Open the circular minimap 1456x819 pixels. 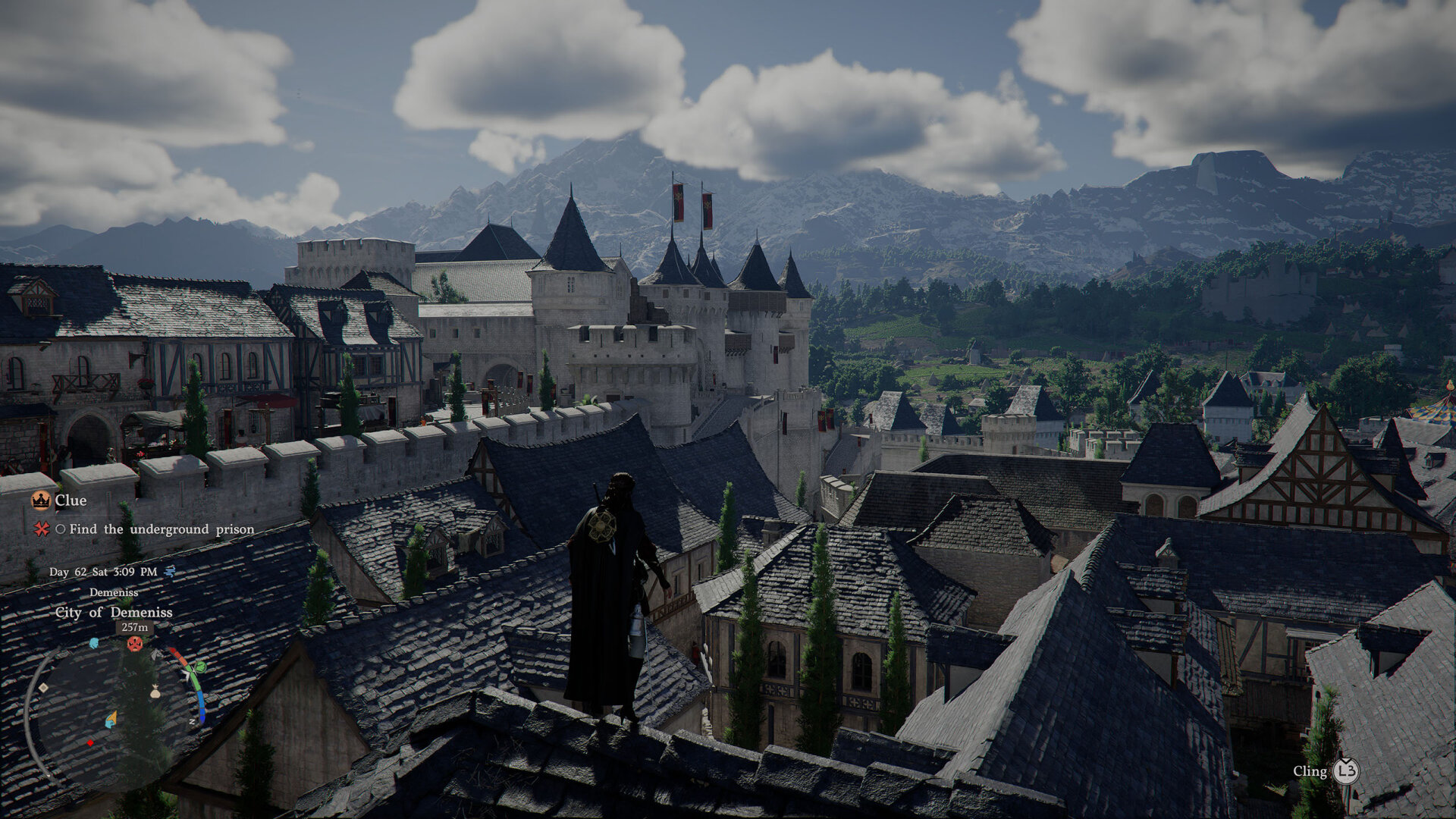click(114, 709)
